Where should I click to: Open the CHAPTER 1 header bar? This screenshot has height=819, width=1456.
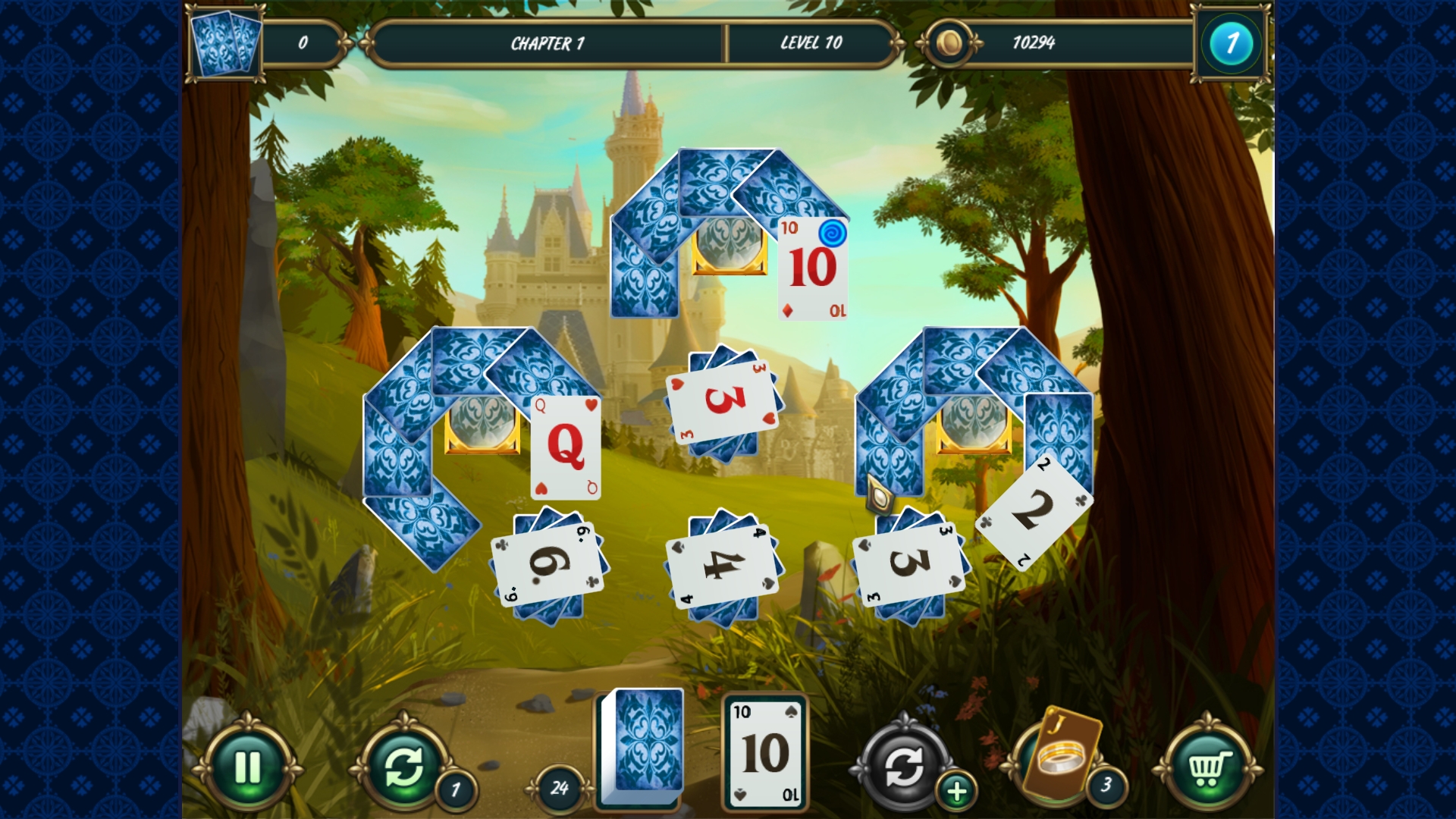tap(548, 43)
